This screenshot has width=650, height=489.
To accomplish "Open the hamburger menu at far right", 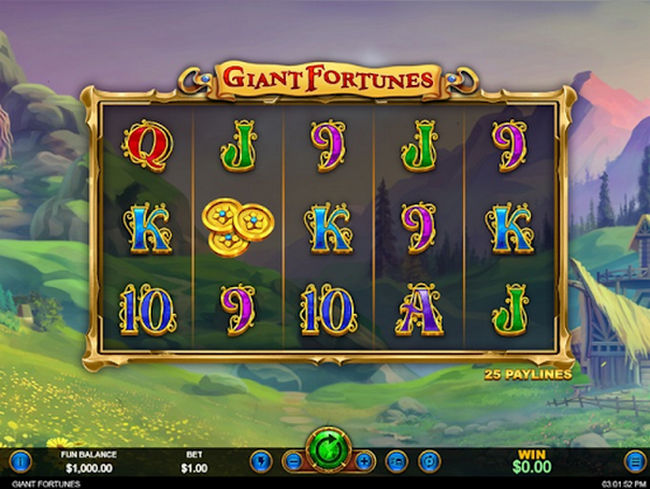I will [x=633, y=462].
